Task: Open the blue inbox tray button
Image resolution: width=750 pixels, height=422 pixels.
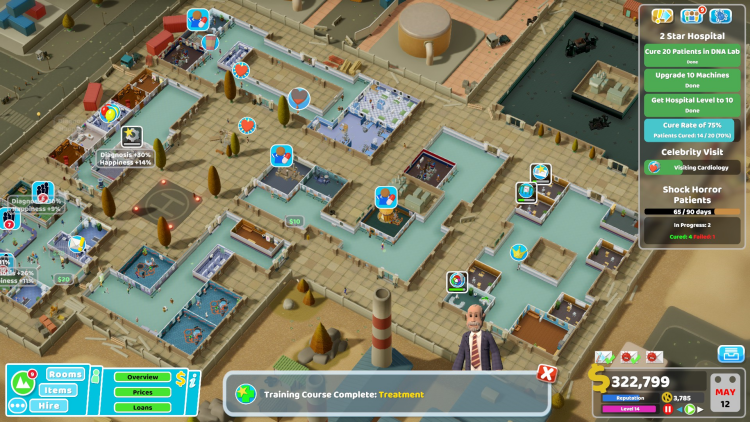Action: tap(730, 353)
